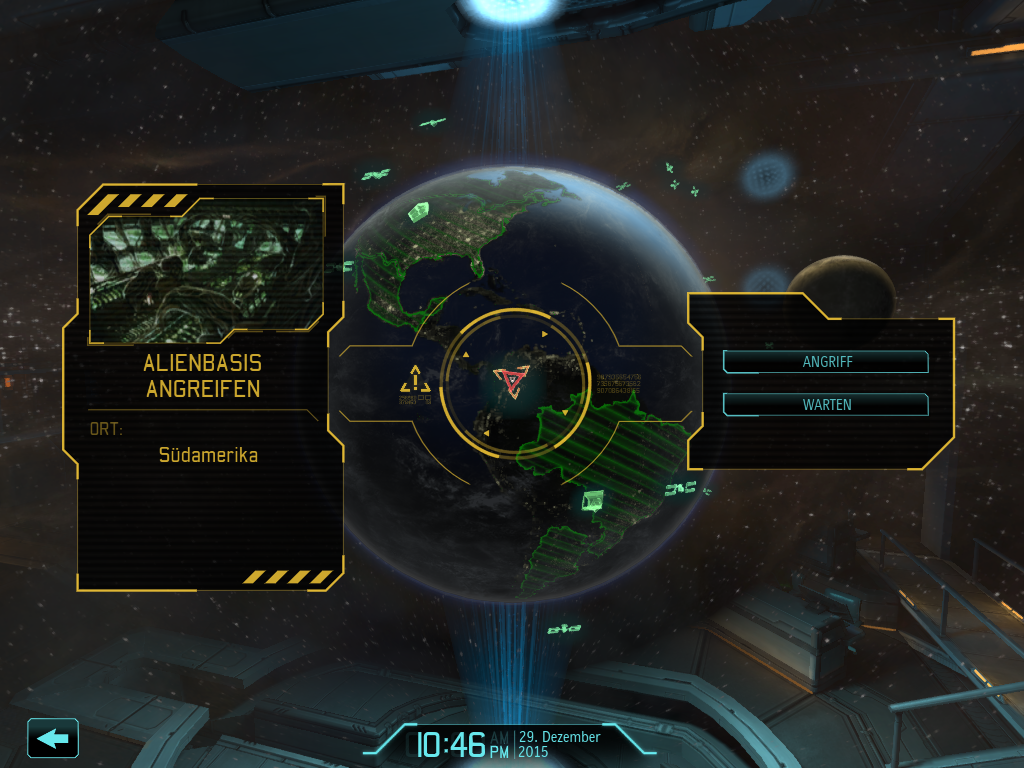Choose the ANGRIFF button to launch the assault
Screen dimensions: 1024x768
826,362
